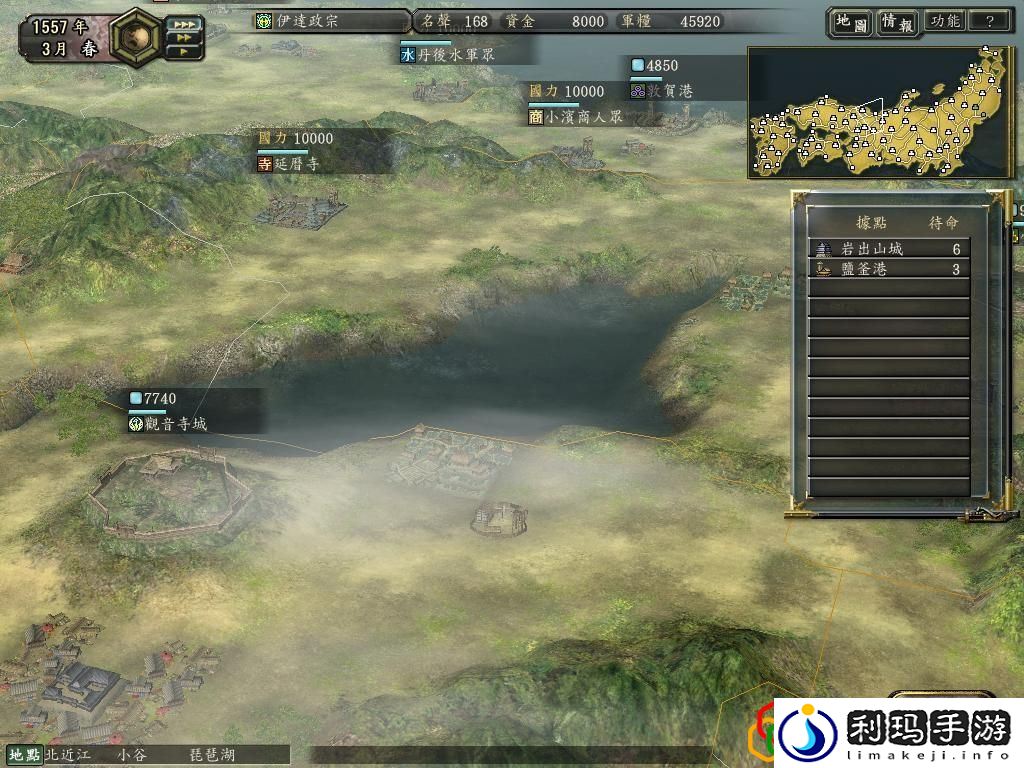The image size is (1024, 768).
Task: Select the 小濱商人眾 merchant label
Action: (576, 116)
